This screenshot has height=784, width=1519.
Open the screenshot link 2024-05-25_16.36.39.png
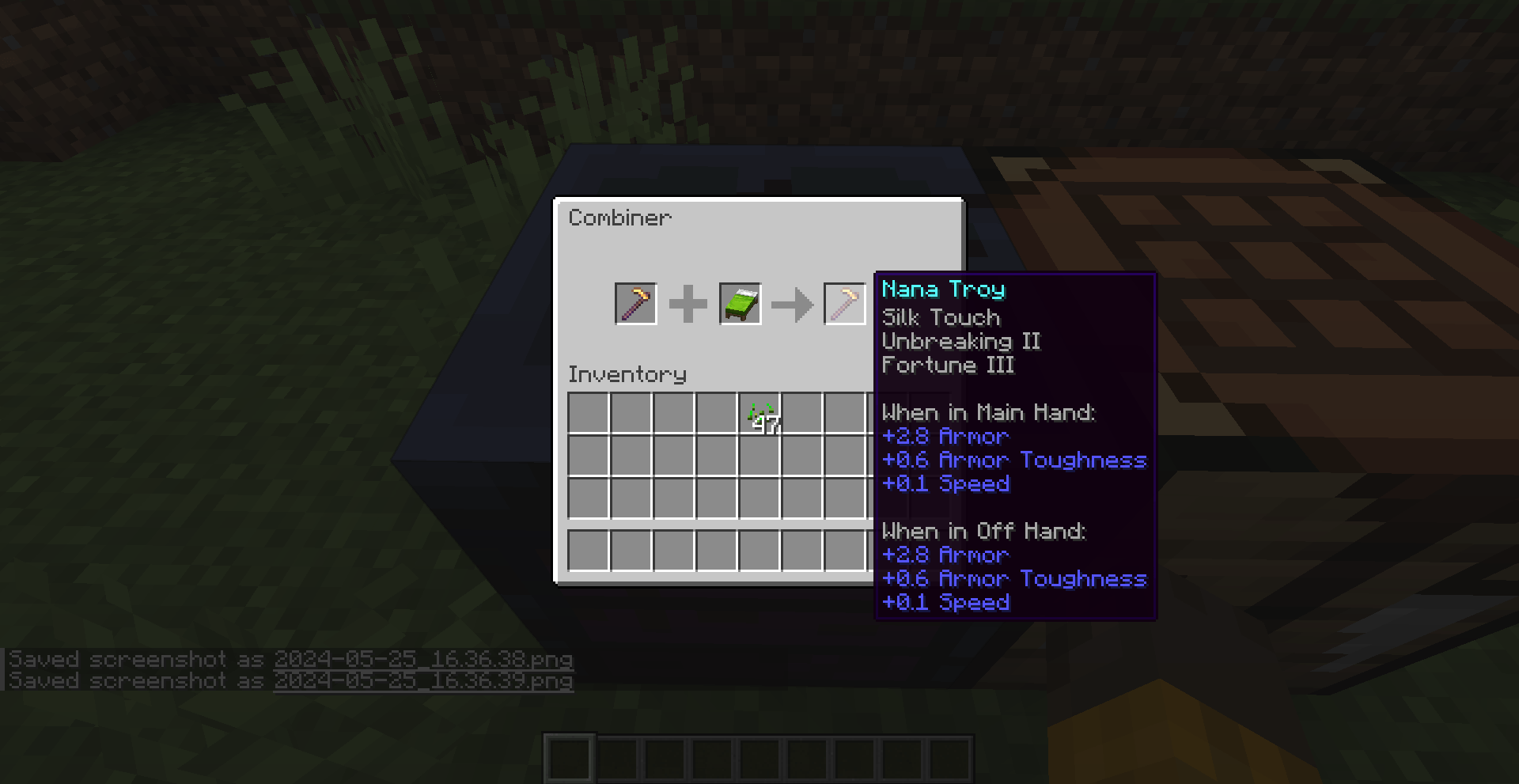pyautogui.click(x=423, y=680)
